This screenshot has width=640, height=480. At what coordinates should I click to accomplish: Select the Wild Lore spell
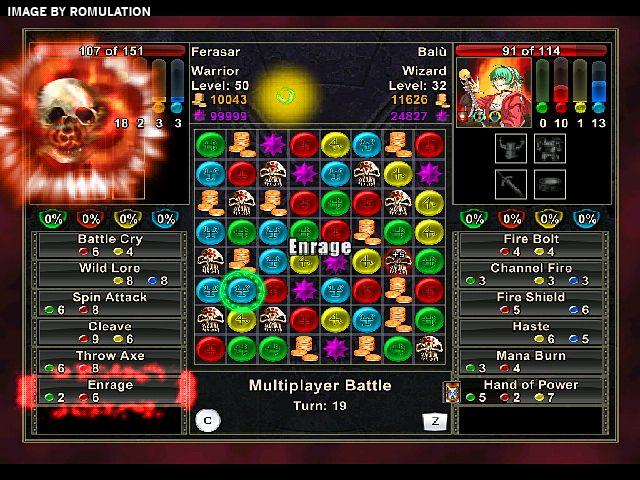pyautogui.click(x=110, y=274)
